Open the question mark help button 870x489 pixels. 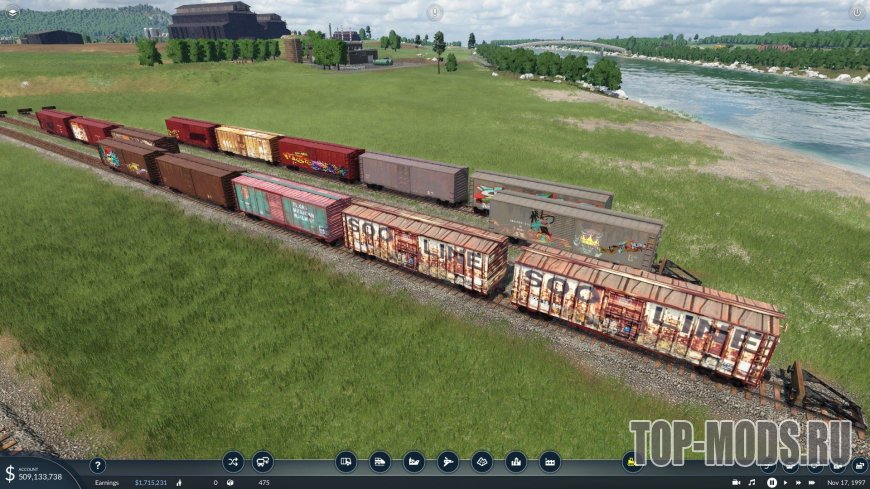click(x=97, y=465)
